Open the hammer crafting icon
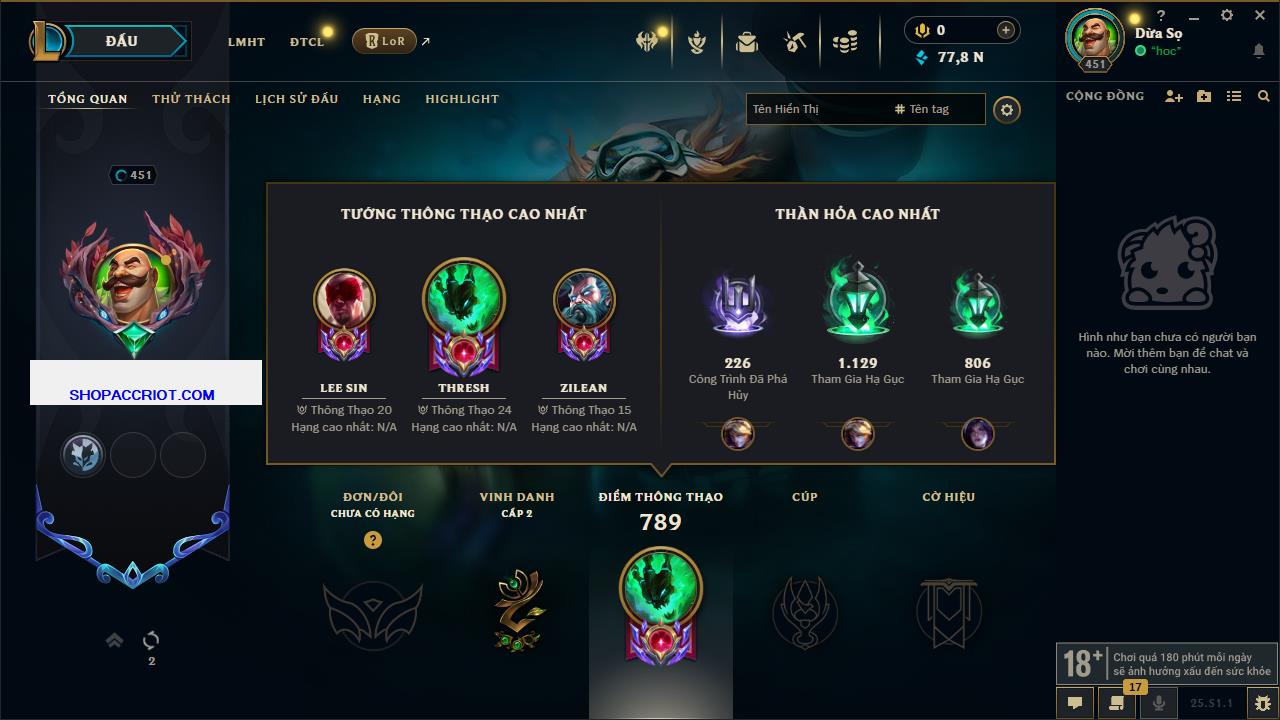Viewport: 1280px width, 720px height. [x=795, y=42]
